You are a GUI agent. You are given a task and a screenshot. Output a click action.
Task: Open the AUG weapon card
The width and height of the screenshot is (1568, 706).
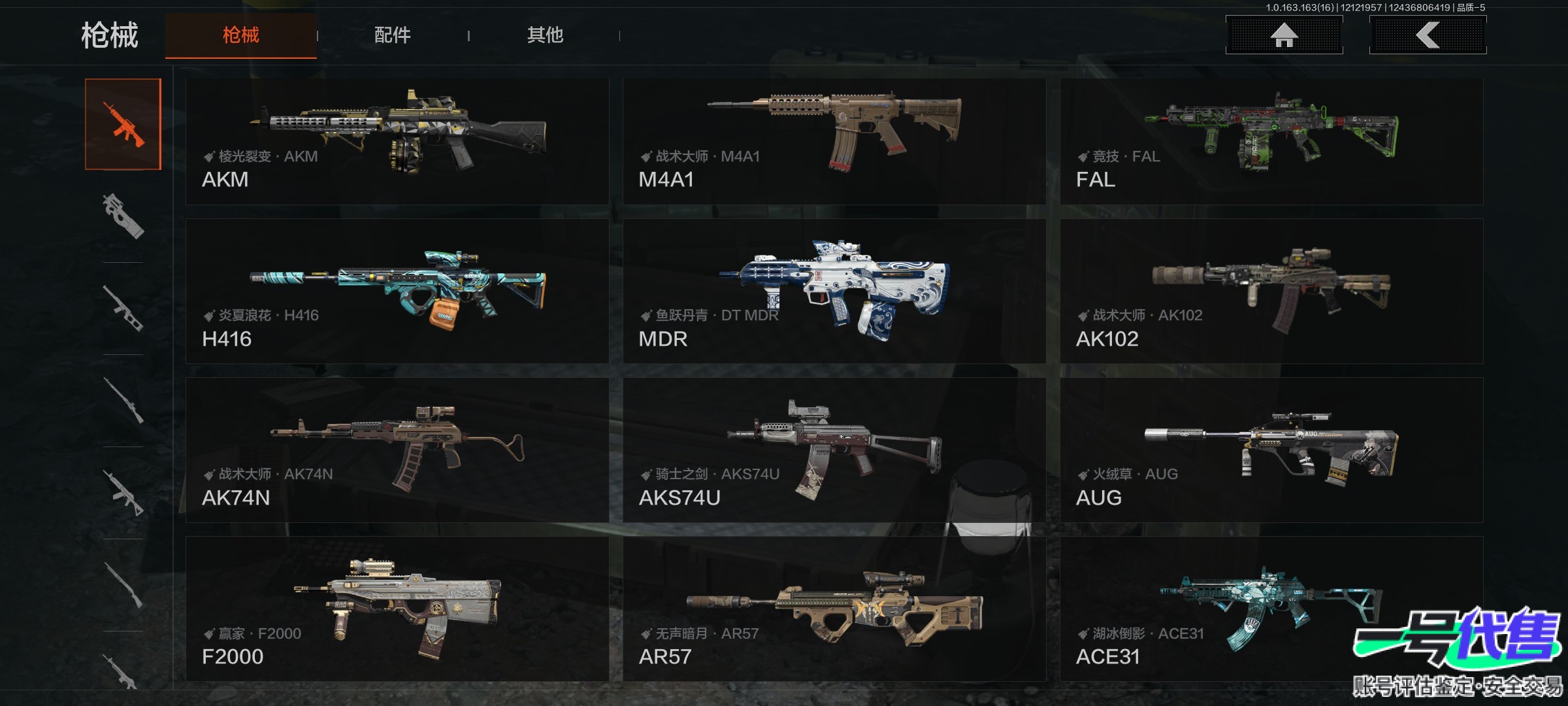pos(1271,450)
